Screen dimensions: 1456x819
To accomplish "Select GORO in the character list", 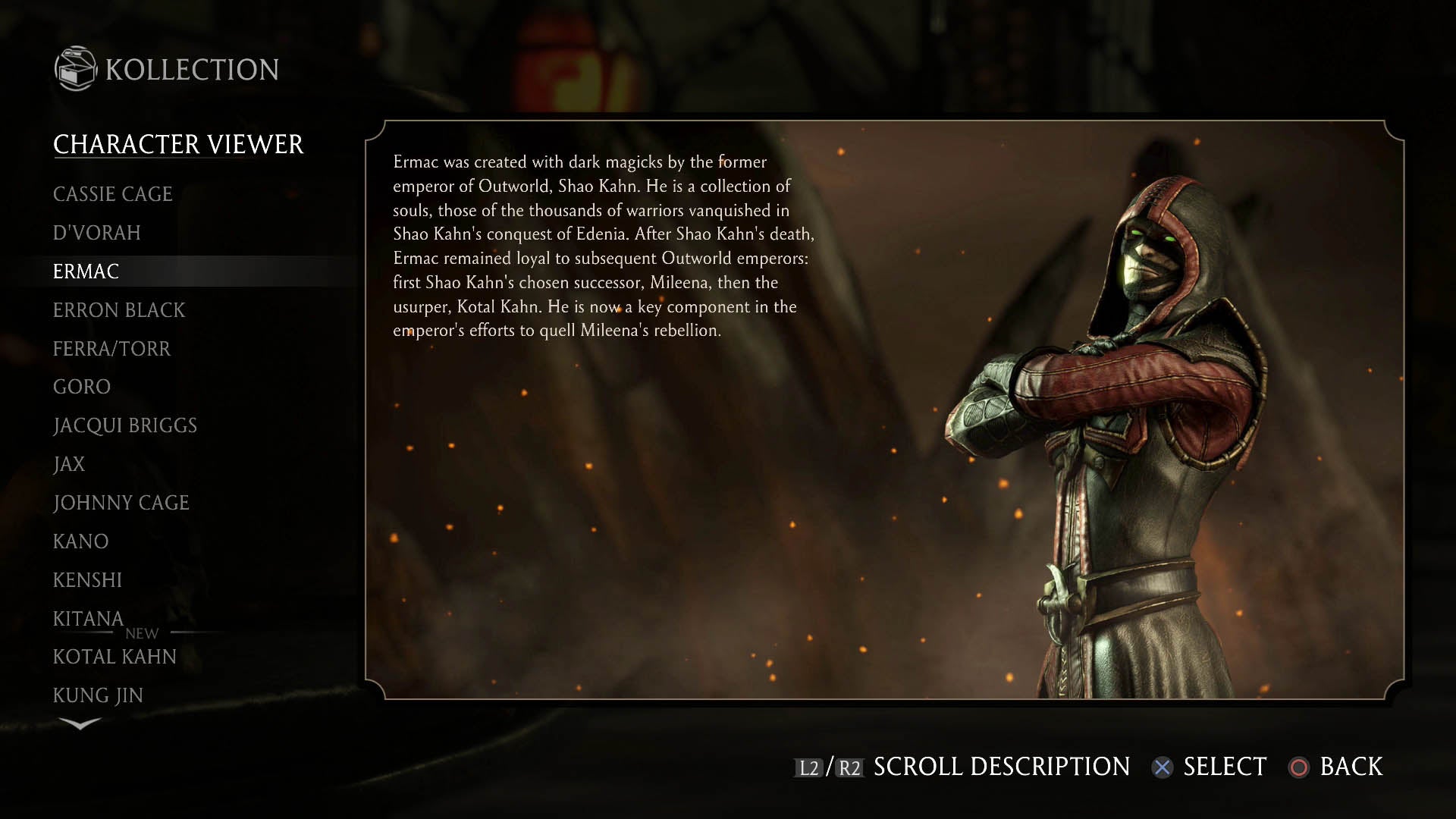I will 82,387.
